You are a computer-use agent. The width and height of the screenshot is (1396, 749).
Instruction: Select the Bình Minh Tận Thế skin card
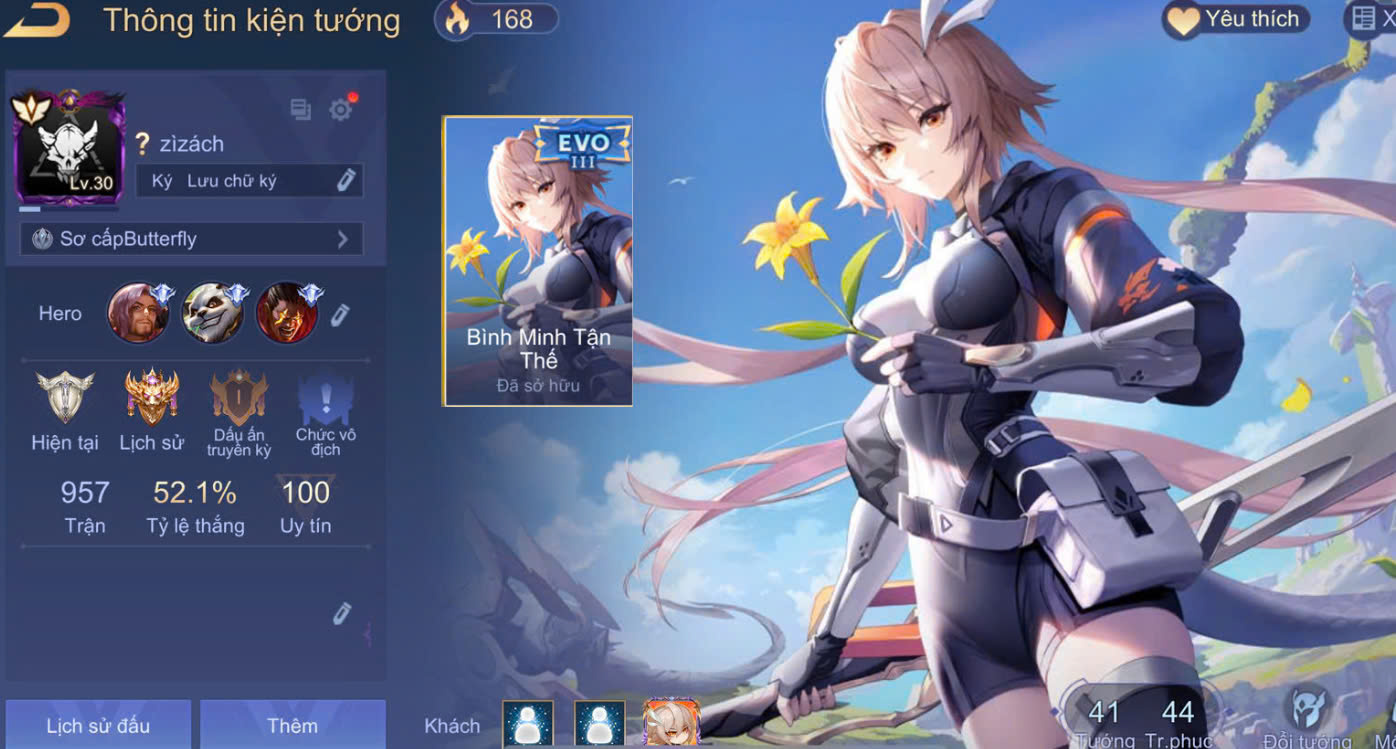538,261
